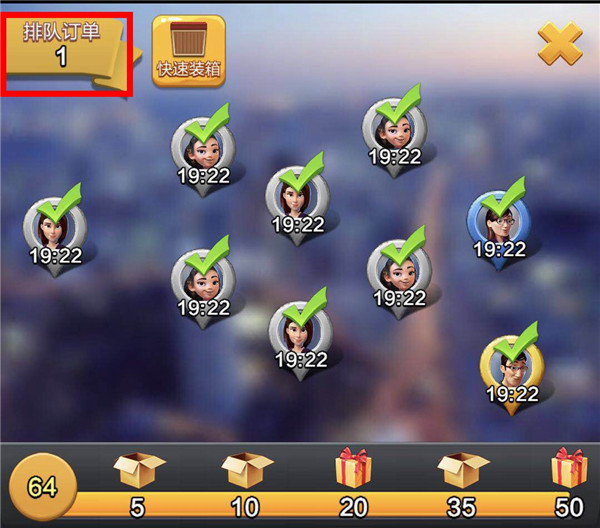Claim the cardboard box reward at 35
600x528 pixels.
coord(463,470)
